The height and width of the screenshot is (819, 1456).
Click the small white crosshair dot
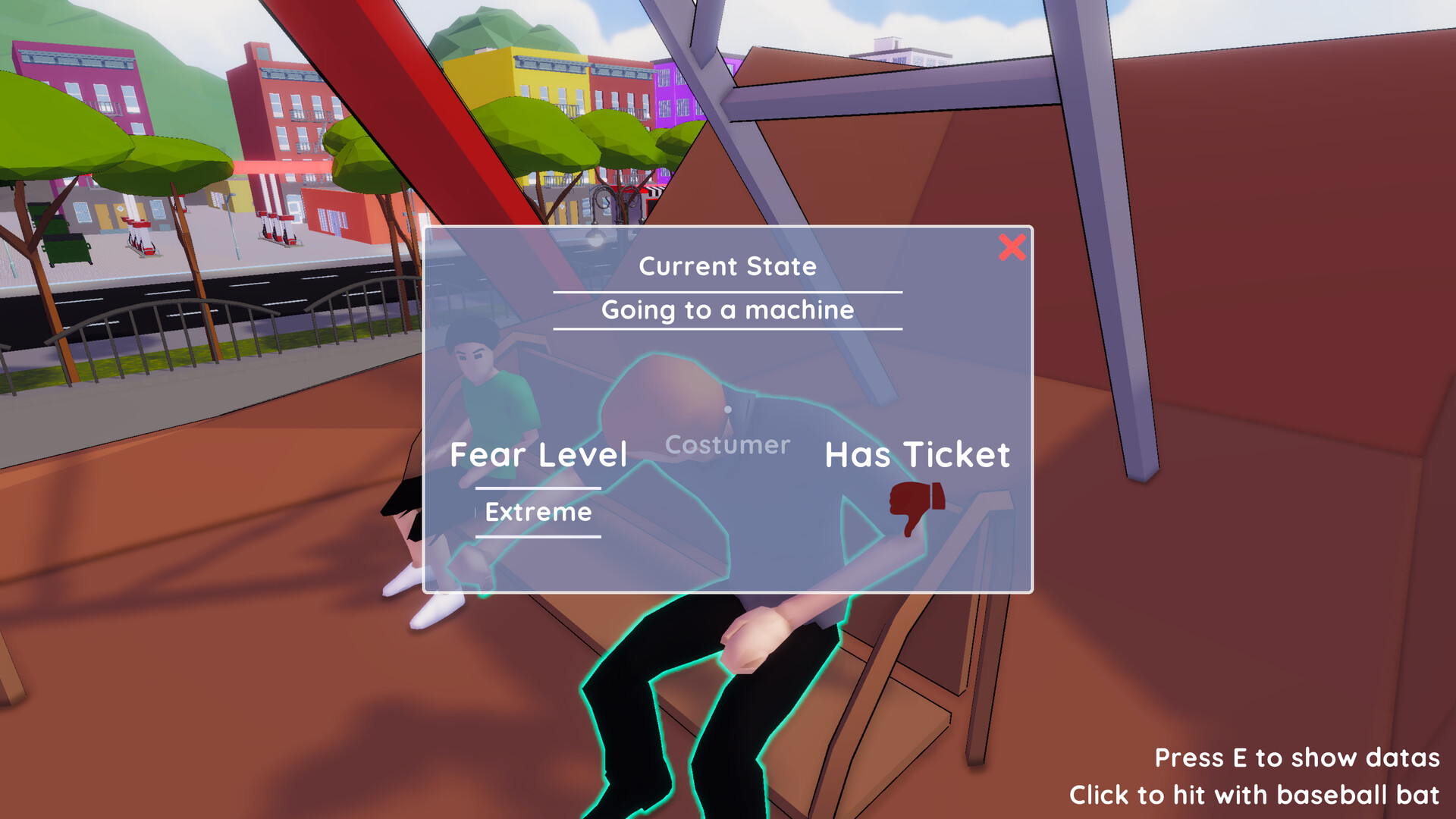point(729,409)
